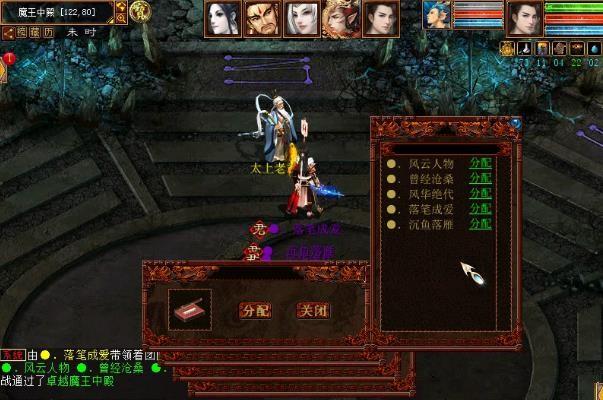Close the loot dialog with 关闭
603x400 pixels.
(x=312, y=310)
